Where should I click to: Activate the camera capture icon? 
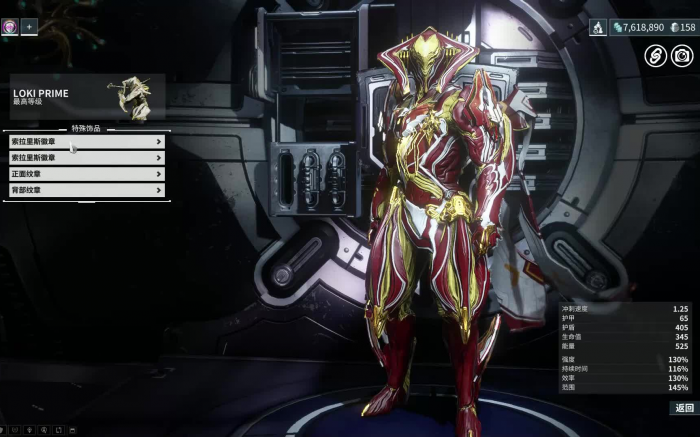pos(682,56)
